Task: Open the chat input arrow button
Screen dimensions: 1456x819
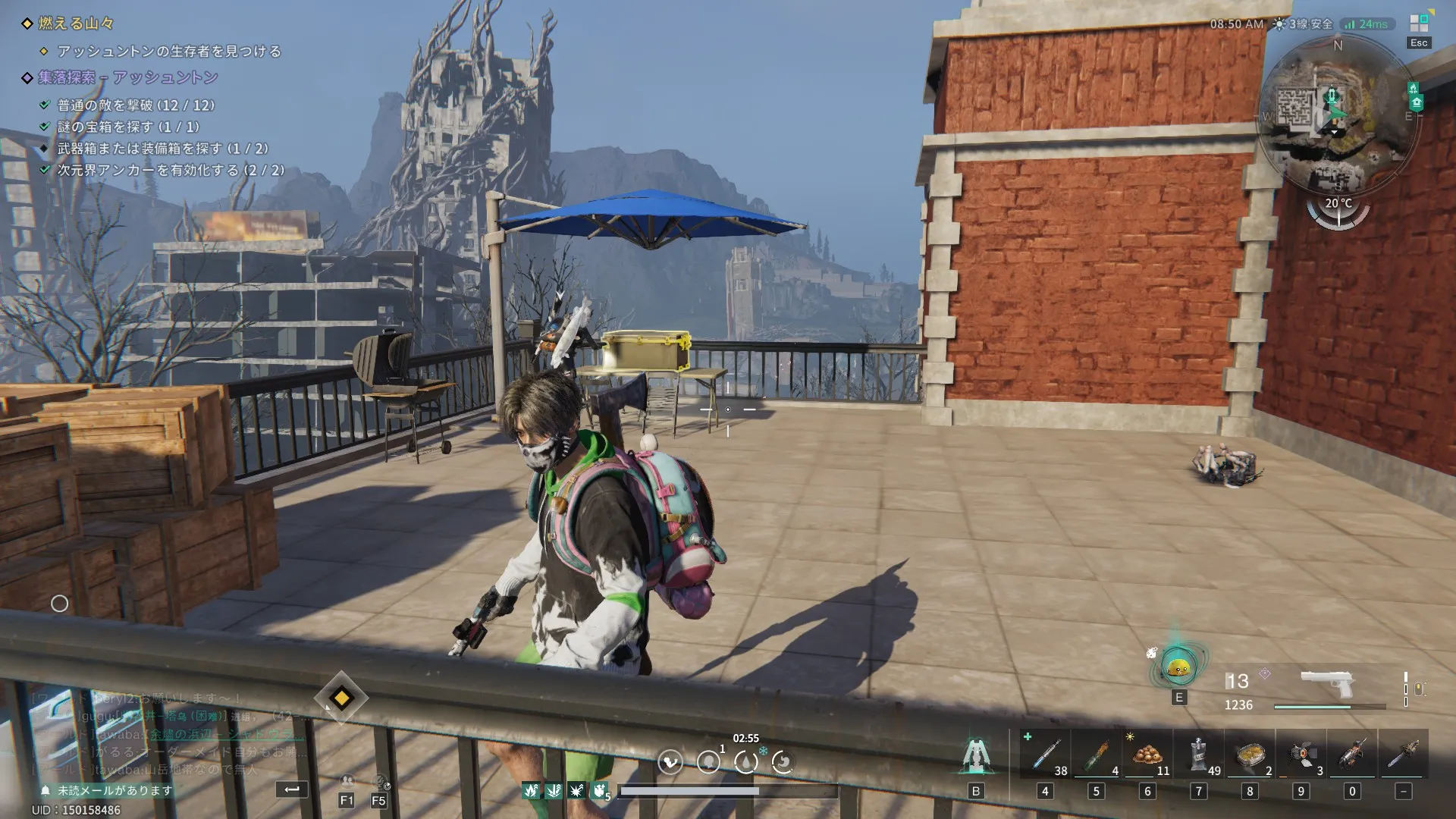Action: pyautogui.click(x=292, y=789)
